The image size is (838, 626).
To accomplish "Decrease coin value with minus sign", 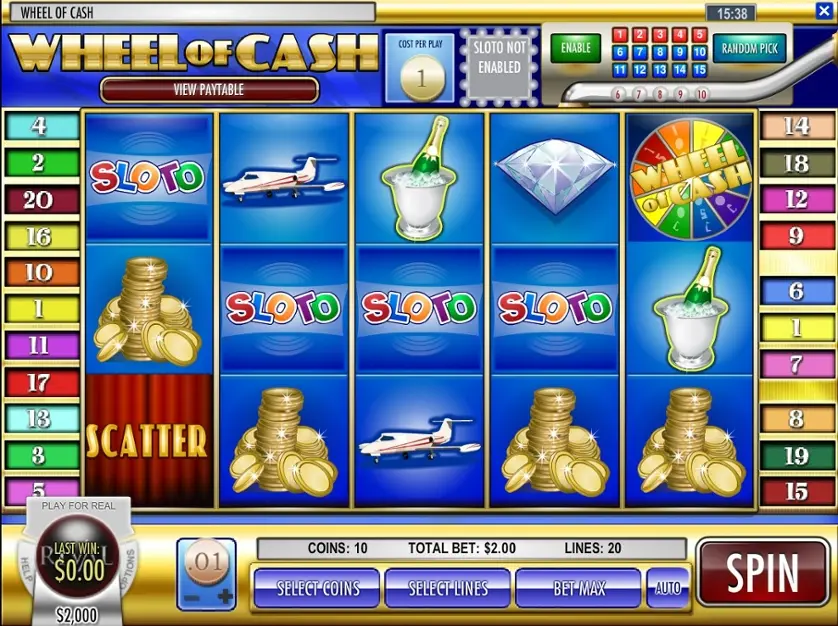I will [191, 597].
